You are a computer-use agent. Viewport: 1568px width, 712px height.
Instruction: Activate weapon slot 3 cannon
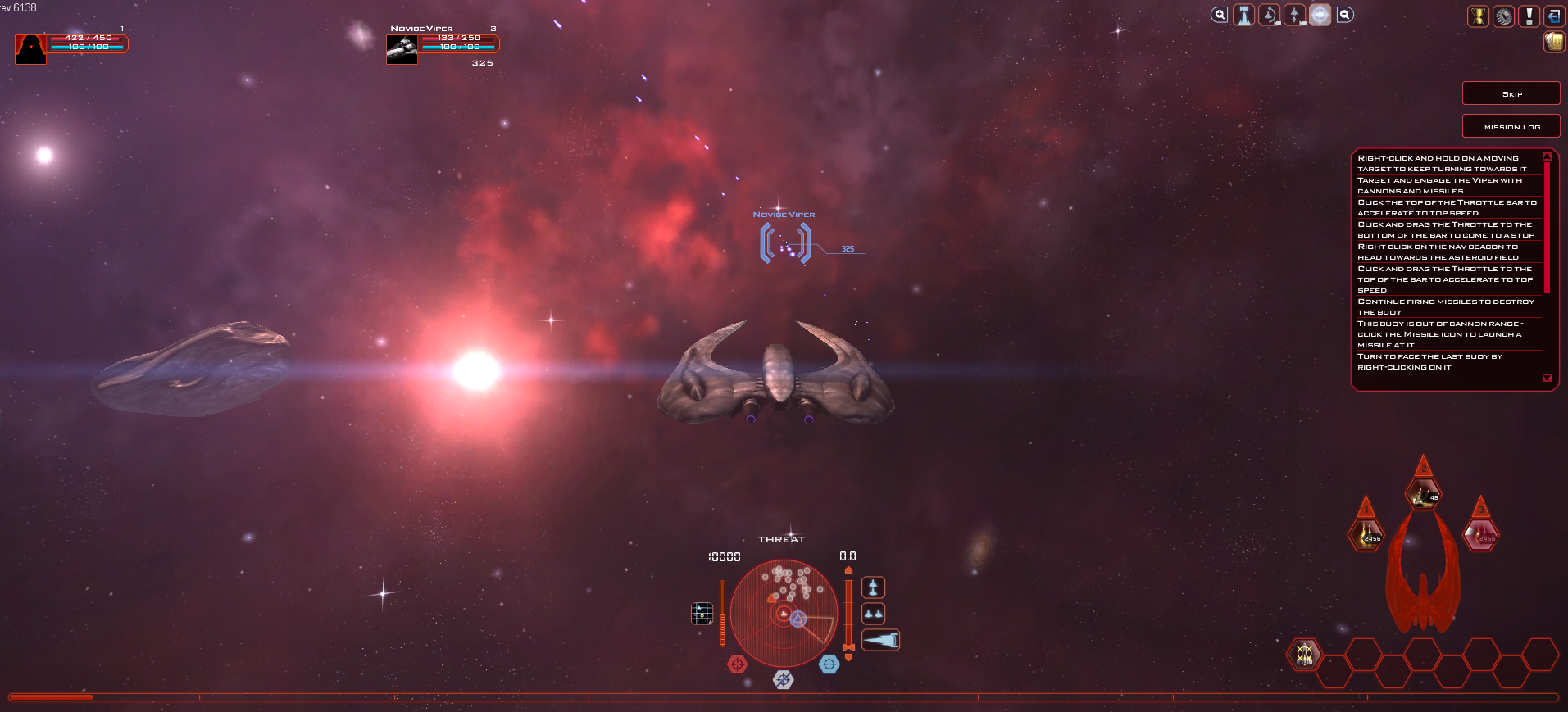[x=1480, y=534]
